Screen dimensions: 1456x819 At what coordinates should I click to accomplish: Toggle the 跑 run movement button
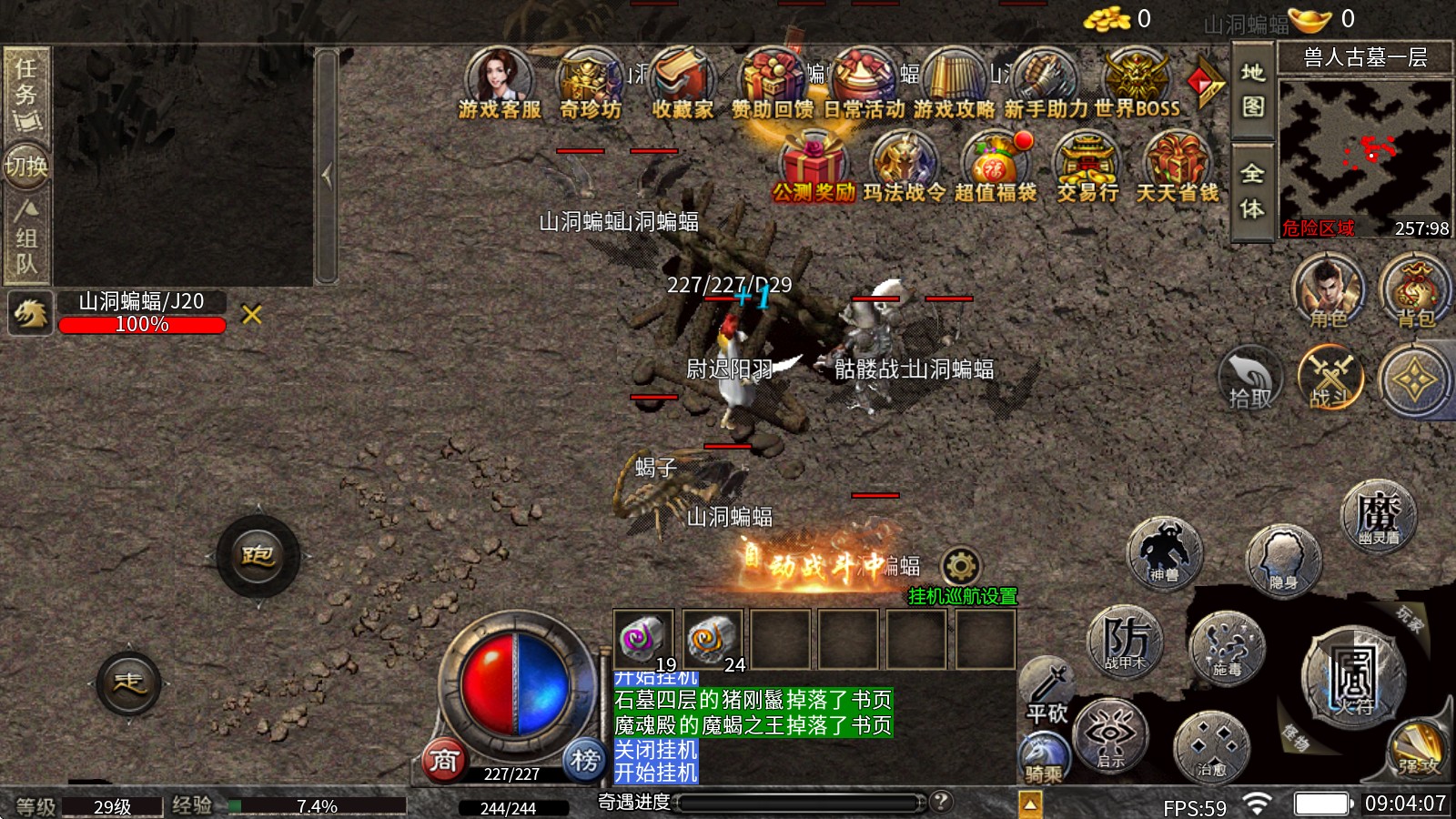(258, 556)
